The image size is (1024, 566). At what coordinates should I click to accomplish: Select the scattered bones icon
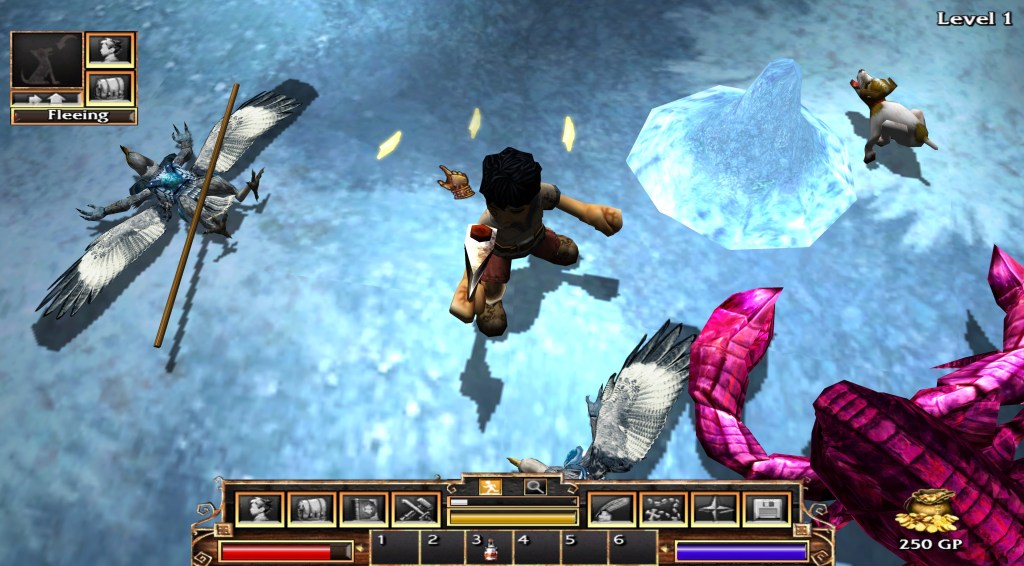663,509
